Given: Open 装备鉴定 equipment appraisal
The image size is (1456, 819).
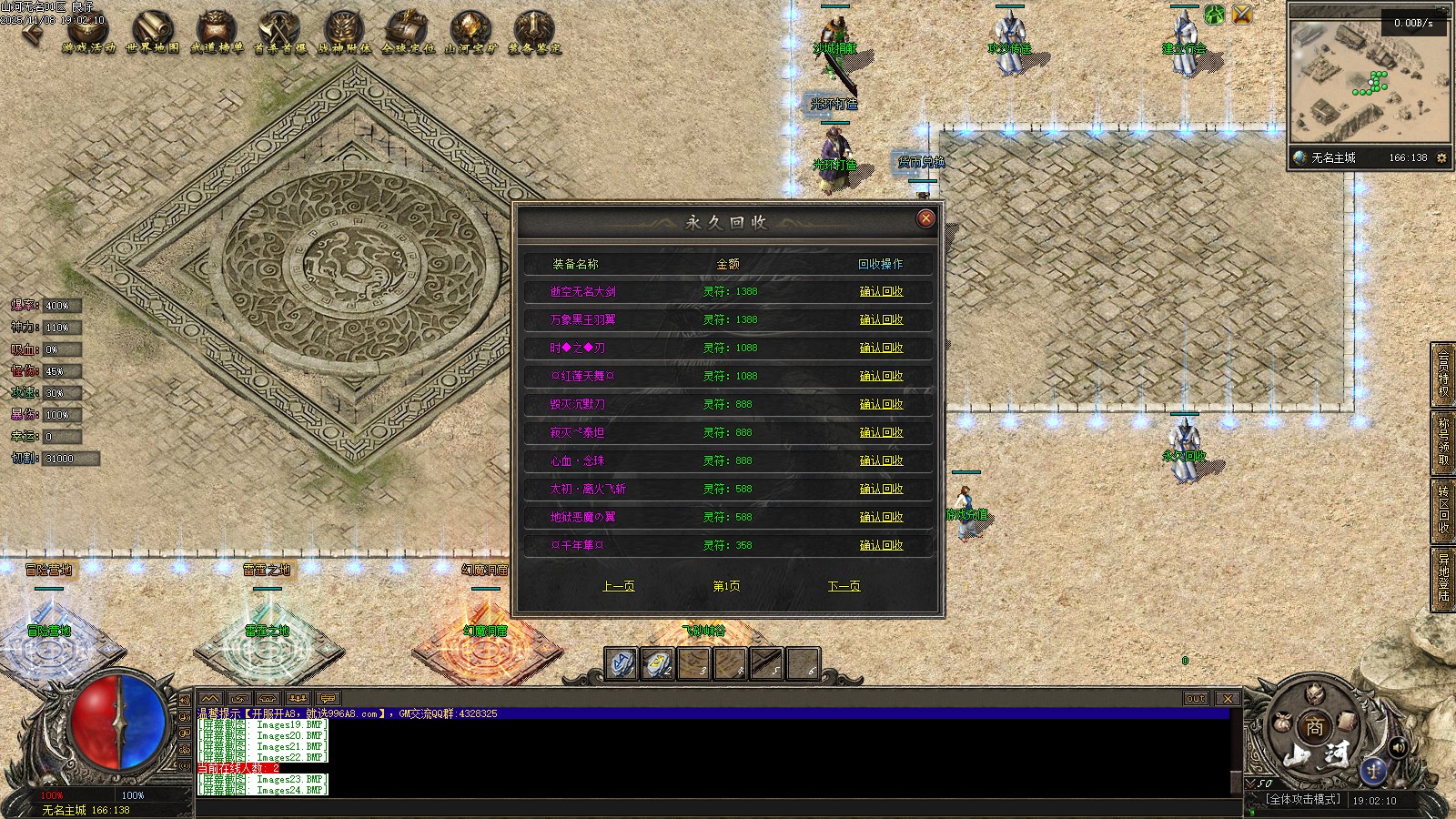Looking at the screenshot, I should coord(534,33).
